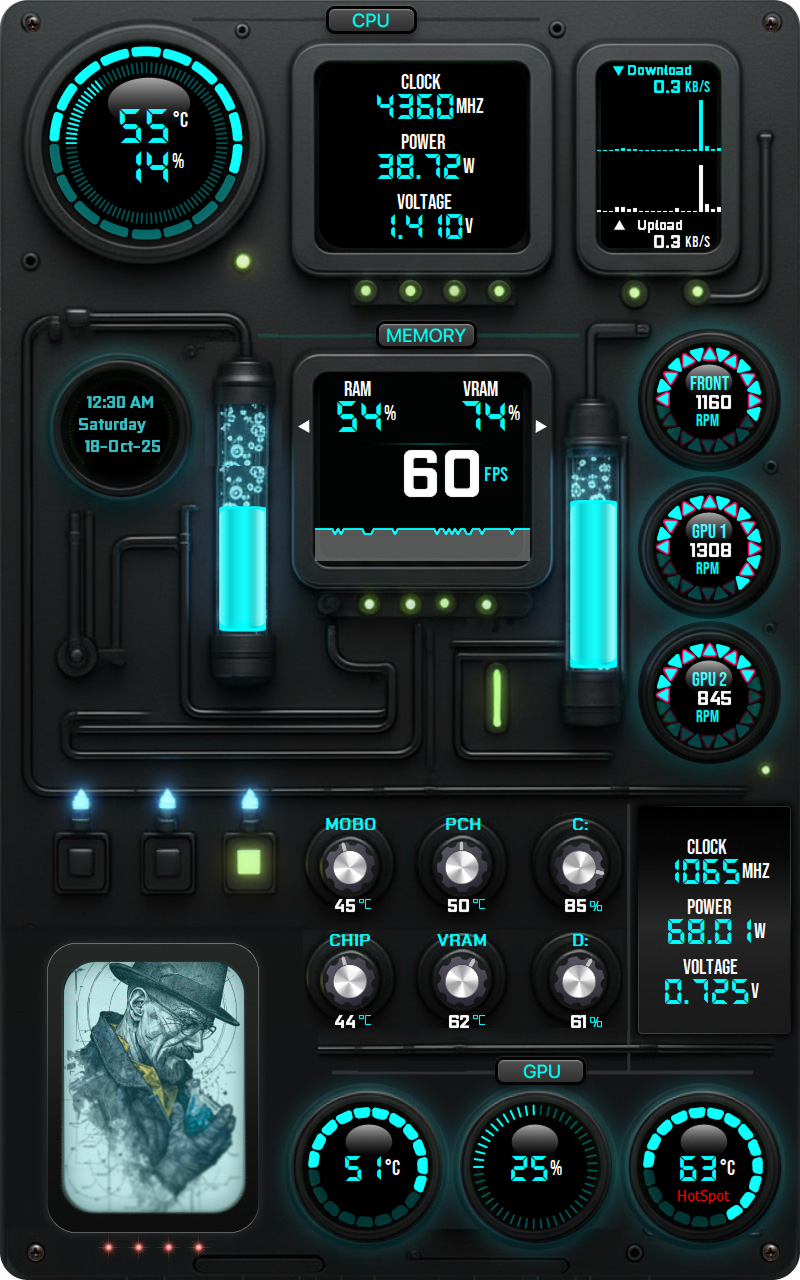Select the GPU 1 fan gauge

pos(709,549)
